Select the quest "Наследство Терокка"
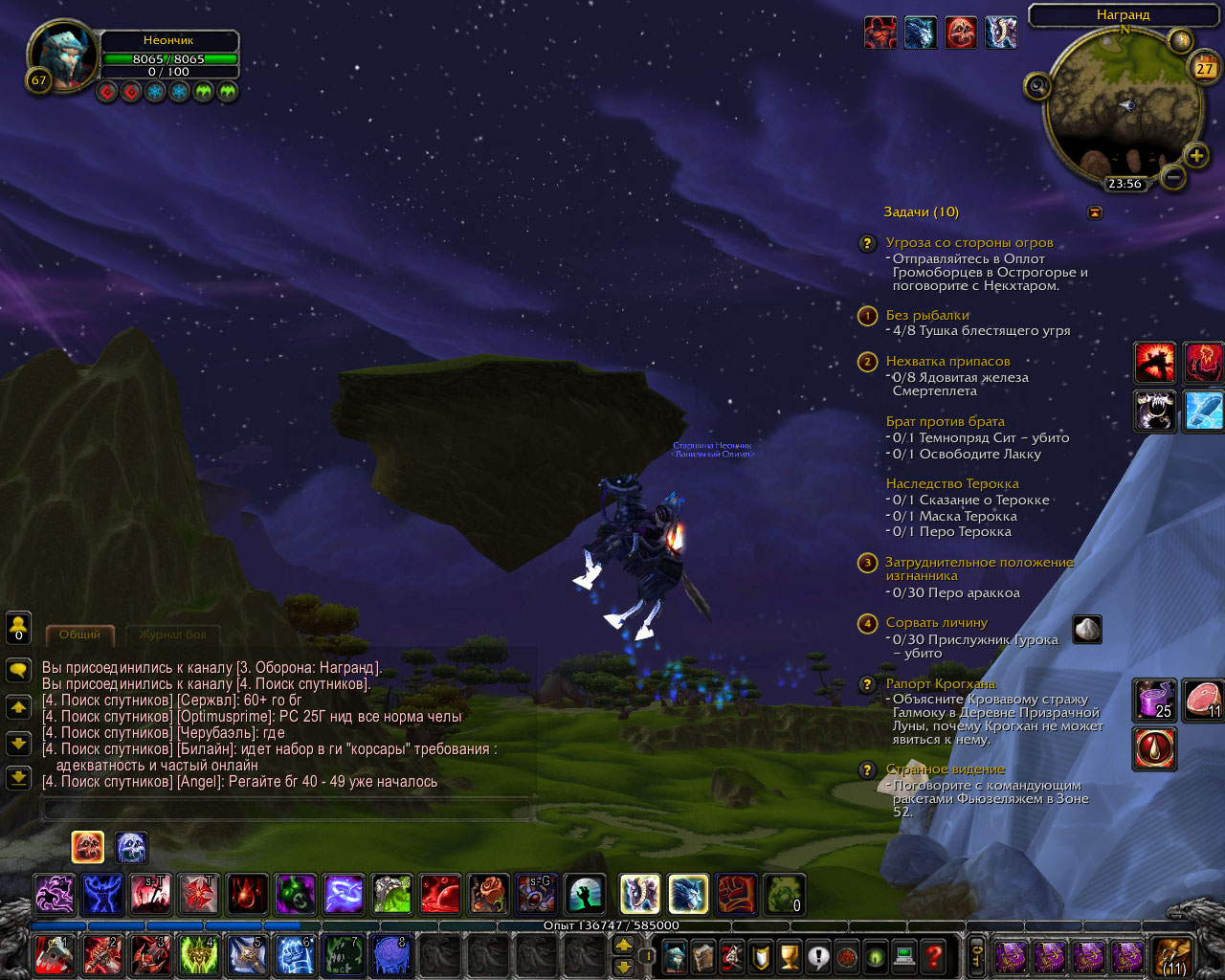 click(951, 484)
